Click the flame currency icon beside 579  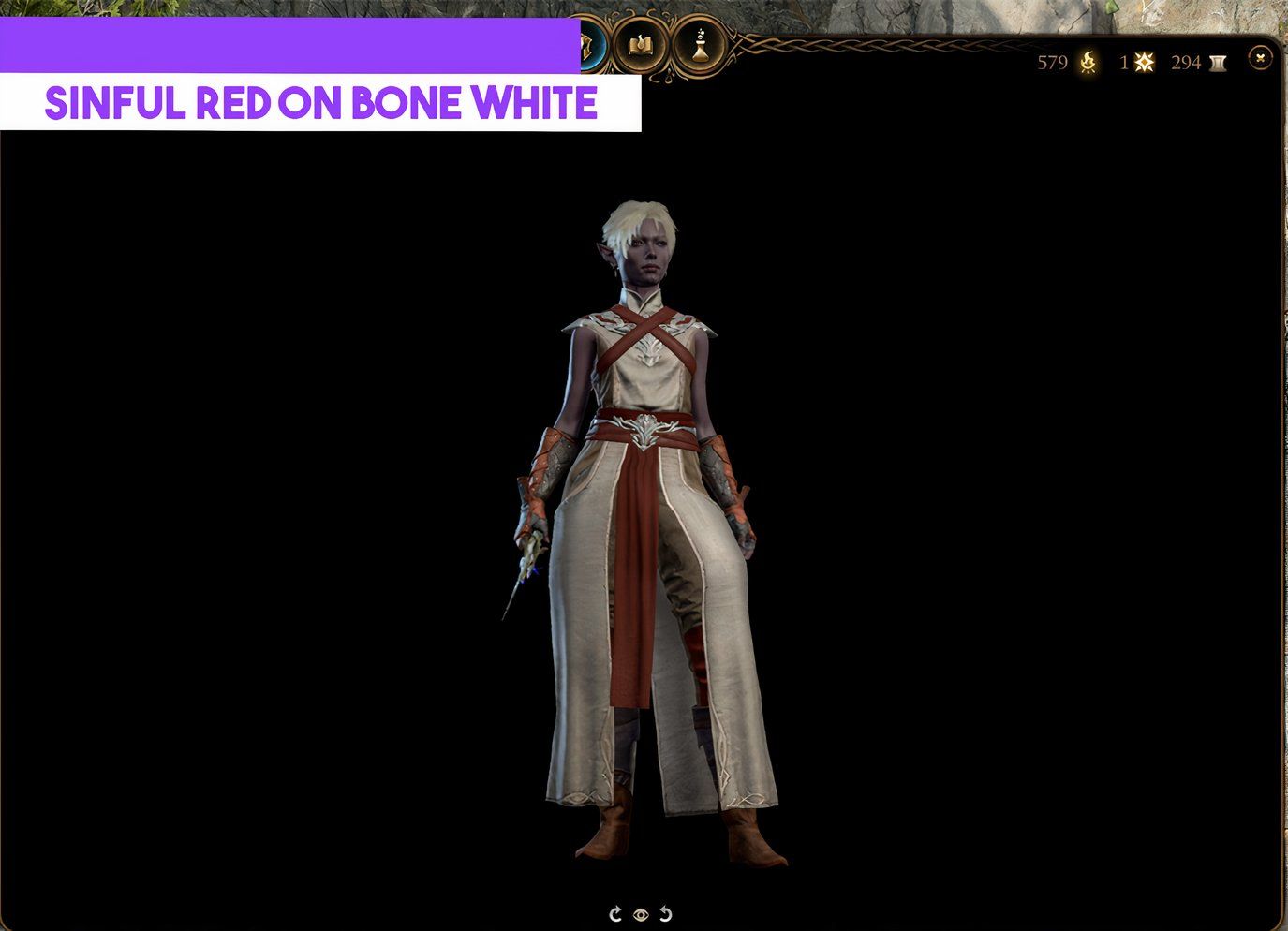pyautogui.click(x=1086, y=62)
